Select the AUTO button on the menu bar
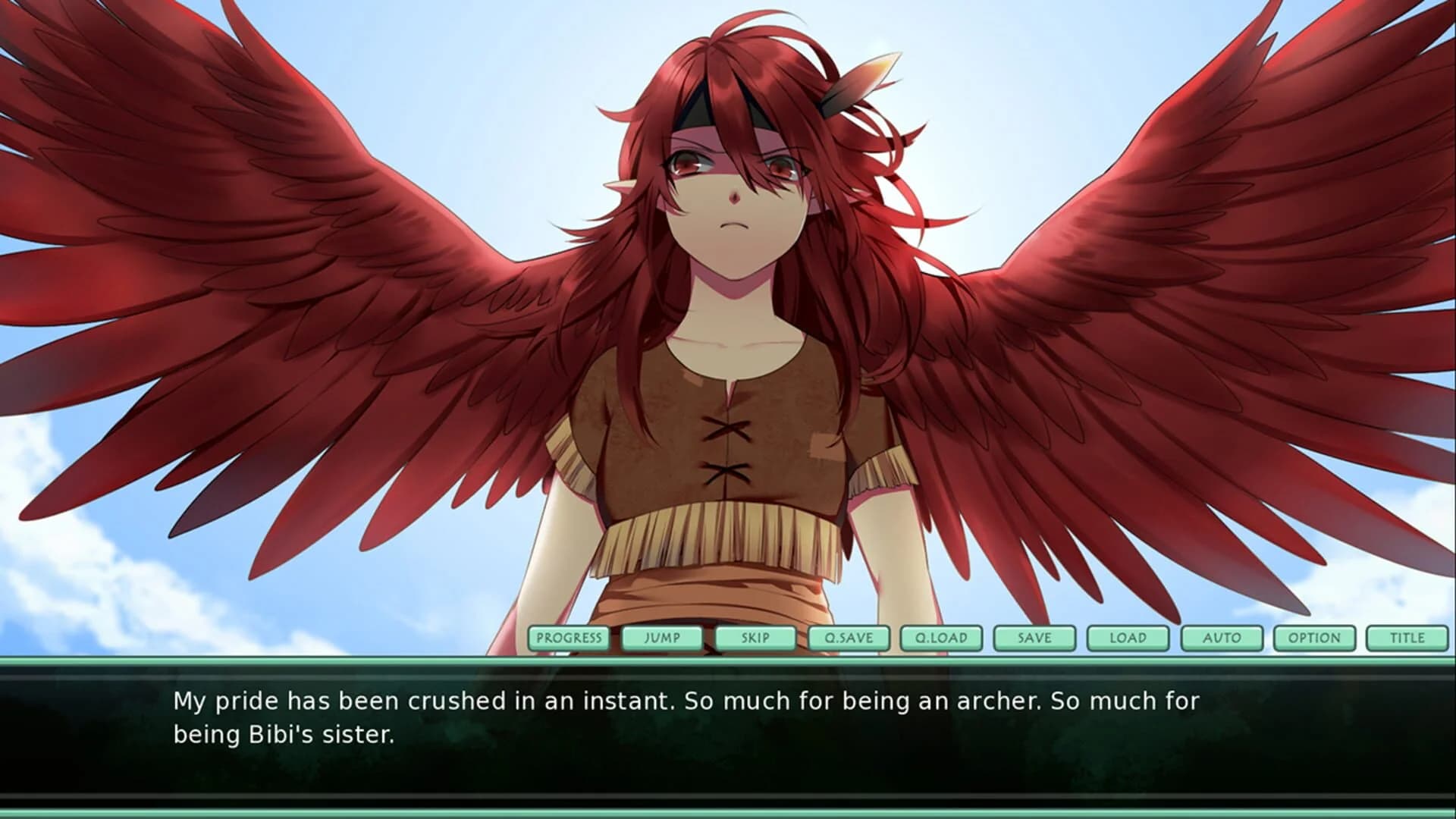This screenshot has height=819, width=1456. coord(1220,638)
